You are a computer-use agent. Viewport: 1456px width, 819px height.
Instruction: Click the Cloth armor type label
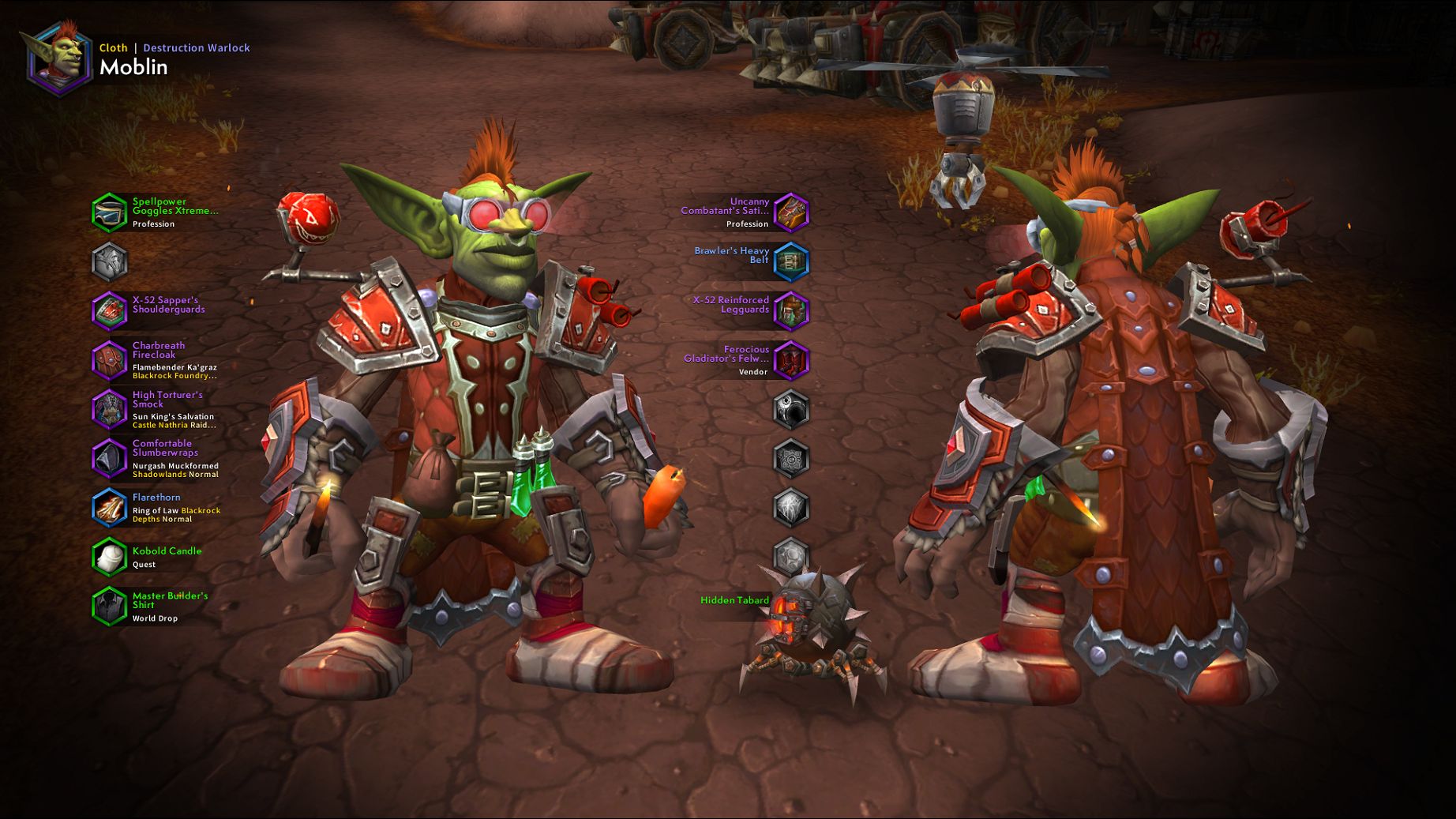pyautogui.click(x=113, y=47)
